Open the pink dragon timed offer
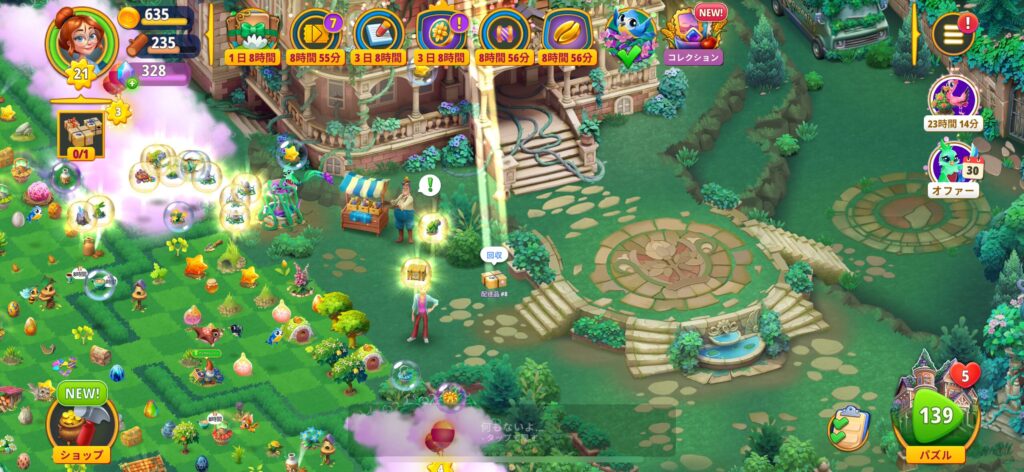This screenshot has height=472, width=1024. tap(953, 100)
